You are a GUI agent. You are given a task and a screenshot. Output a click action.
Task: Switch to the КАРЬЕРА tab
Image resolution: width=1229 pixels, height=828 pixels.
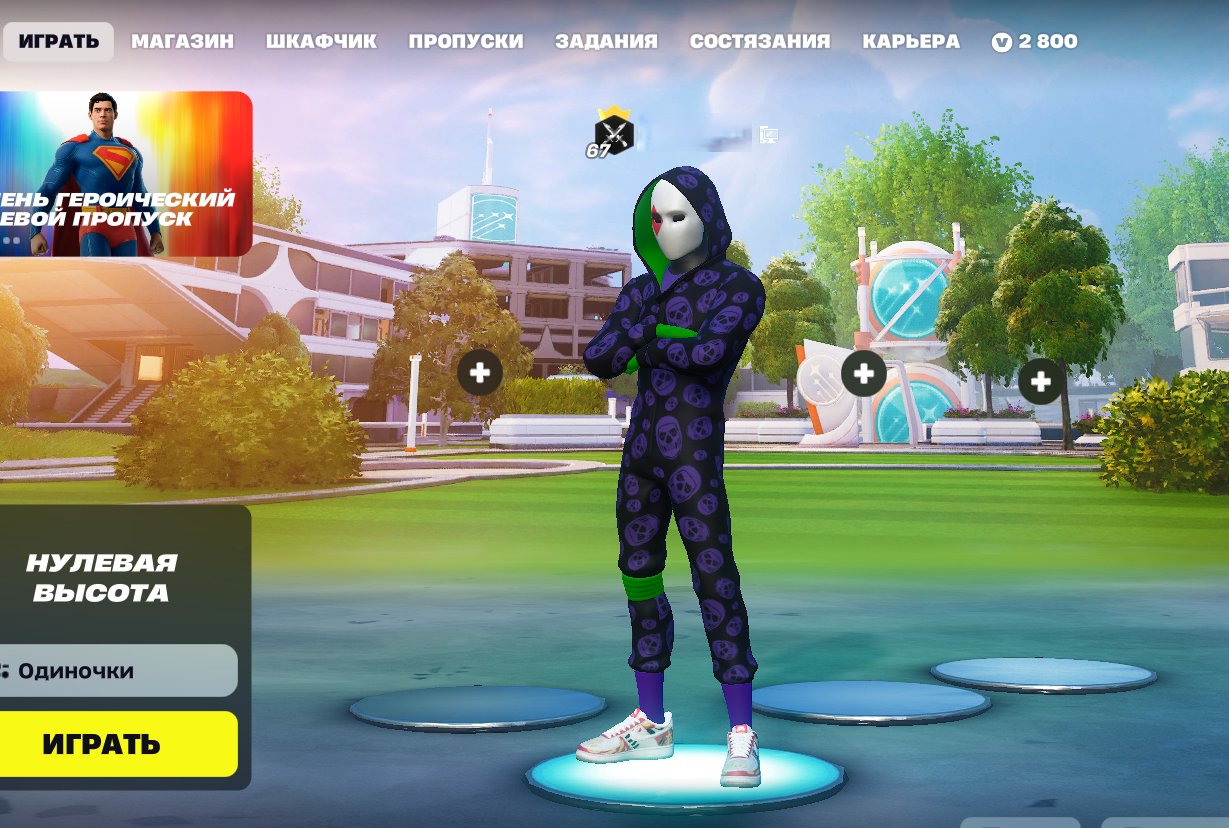(x=910, y=42)
